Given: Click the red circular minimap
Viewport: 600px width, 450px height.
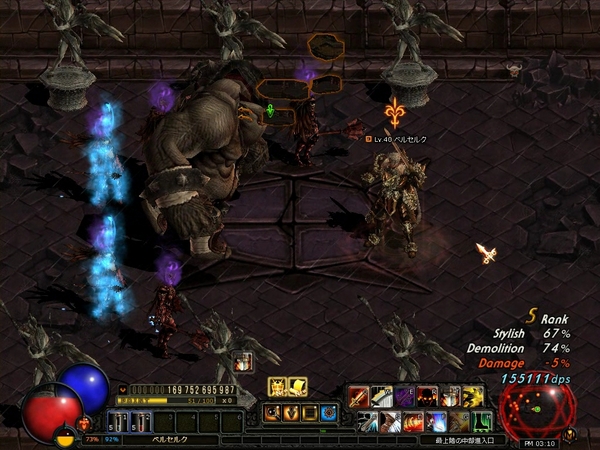Looking at the screenshot, I should coord(537,407).
